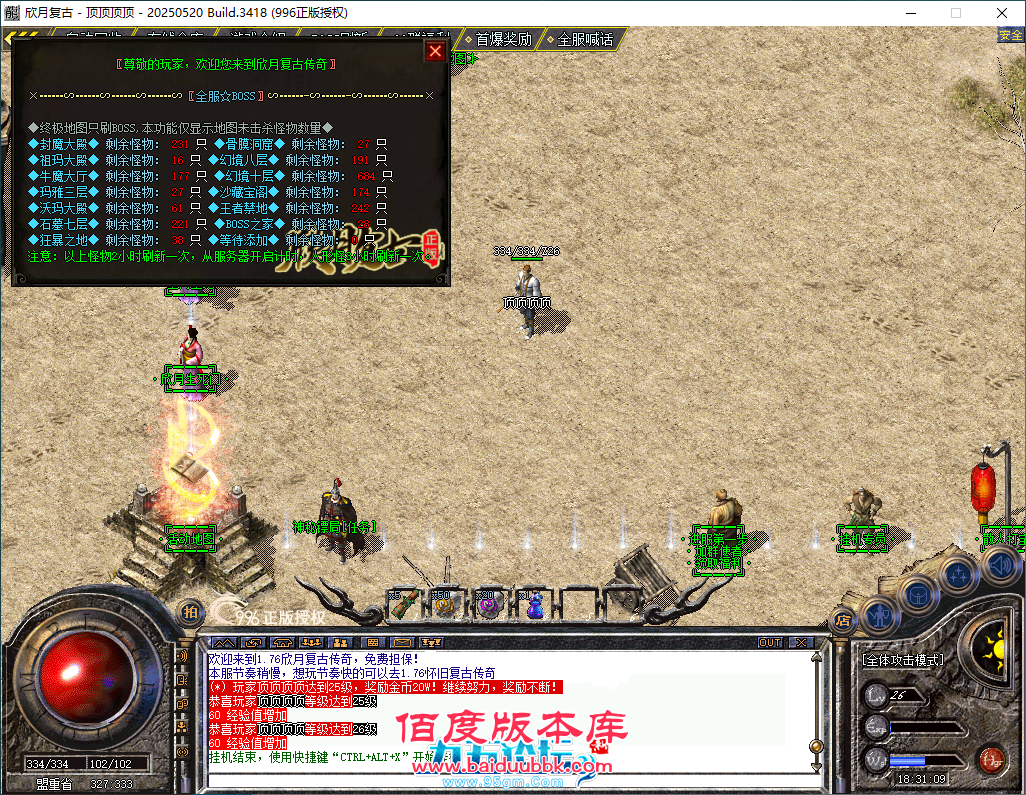Click the red round button beside the clock
Viewport: 1026px width, 795px height.
[x=991, y=759]
